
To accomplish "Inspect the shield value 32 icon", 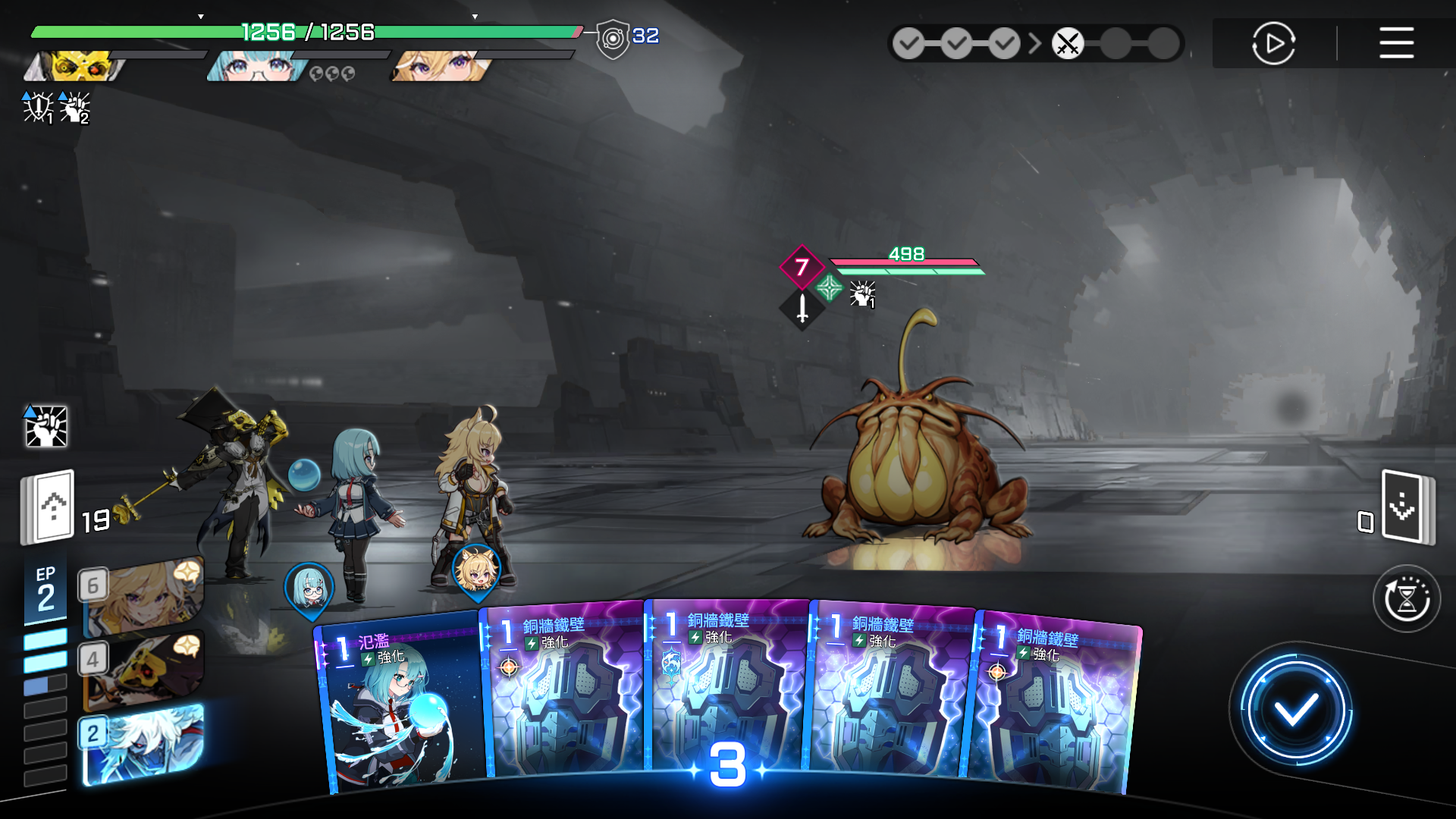I will click(x=613, y=38).
